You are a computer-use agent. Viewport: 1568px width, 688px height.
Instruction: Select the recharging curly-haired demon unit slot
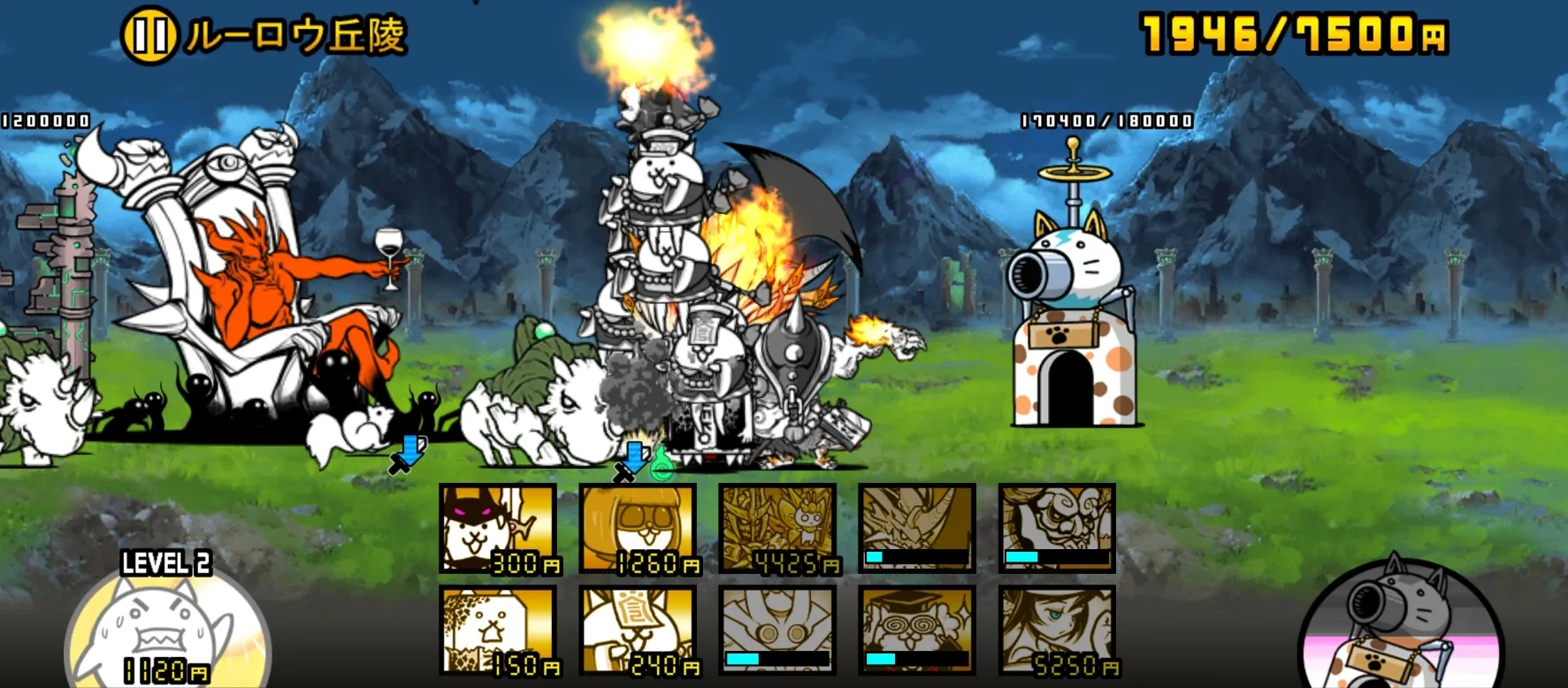point(1057,529)
